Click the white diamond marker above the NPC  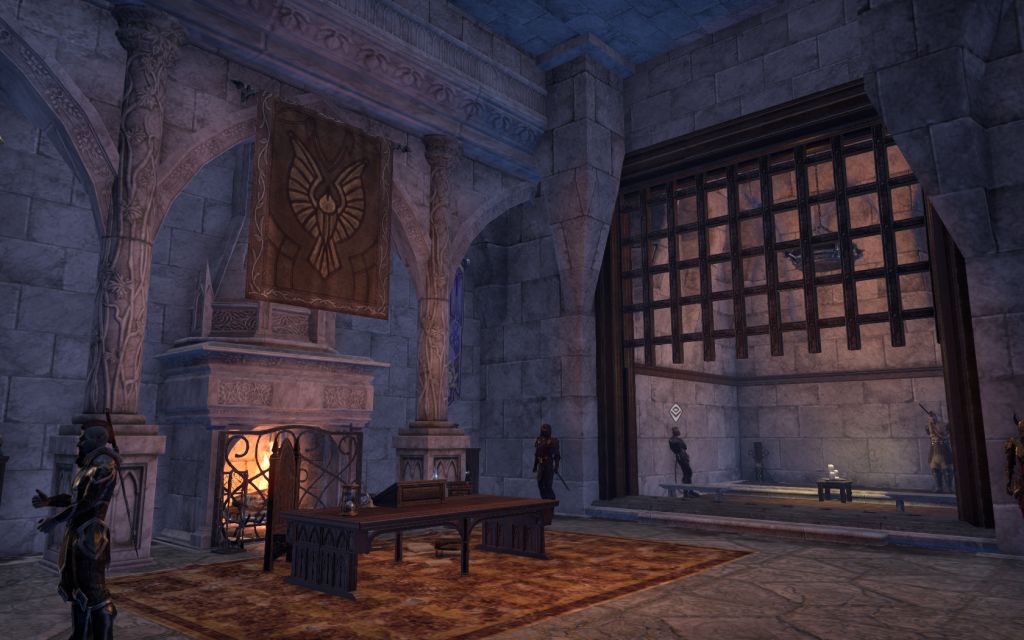coord(677,411)
